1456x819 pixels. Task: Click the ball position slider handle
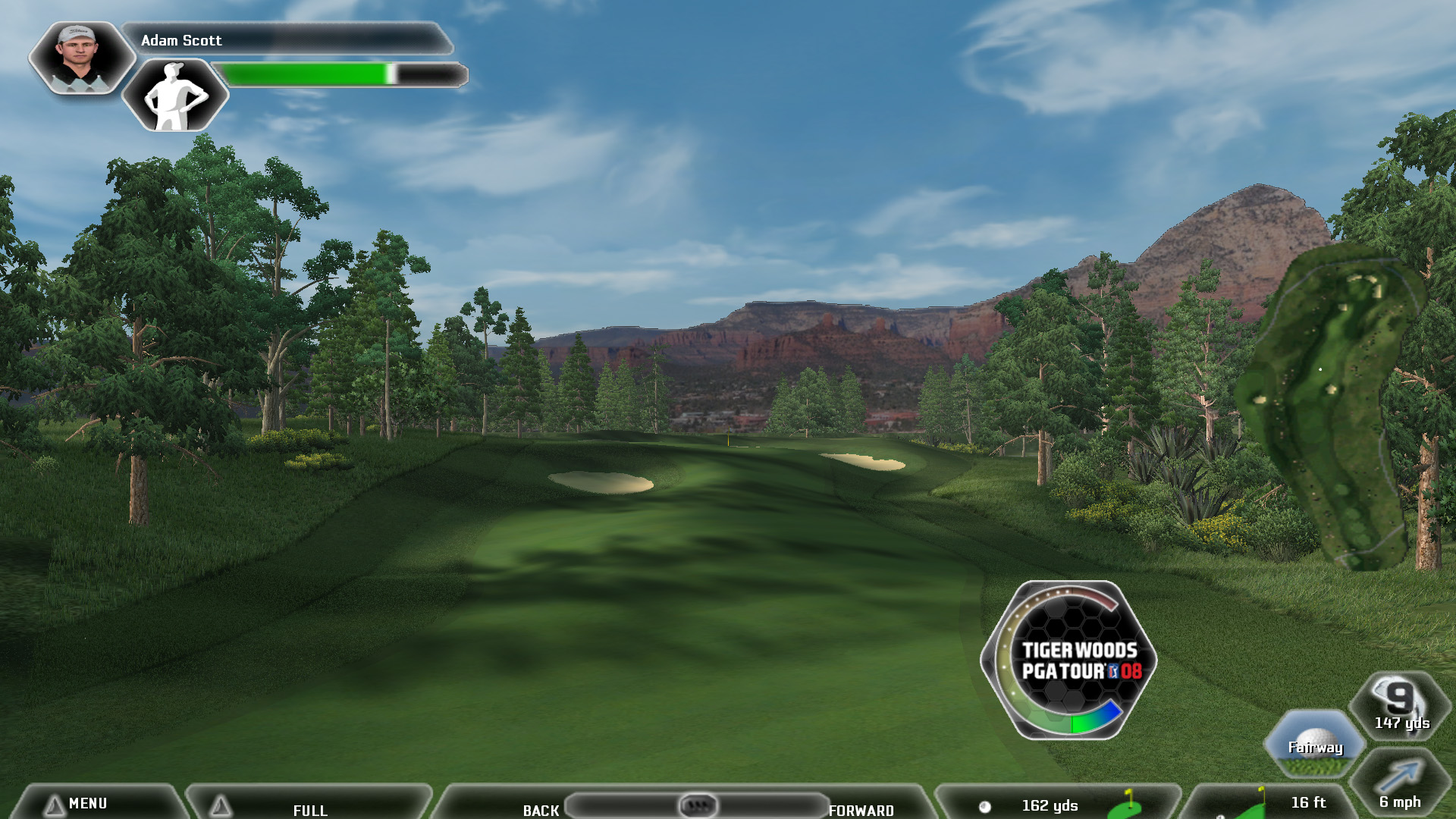[x=697, y=805]
